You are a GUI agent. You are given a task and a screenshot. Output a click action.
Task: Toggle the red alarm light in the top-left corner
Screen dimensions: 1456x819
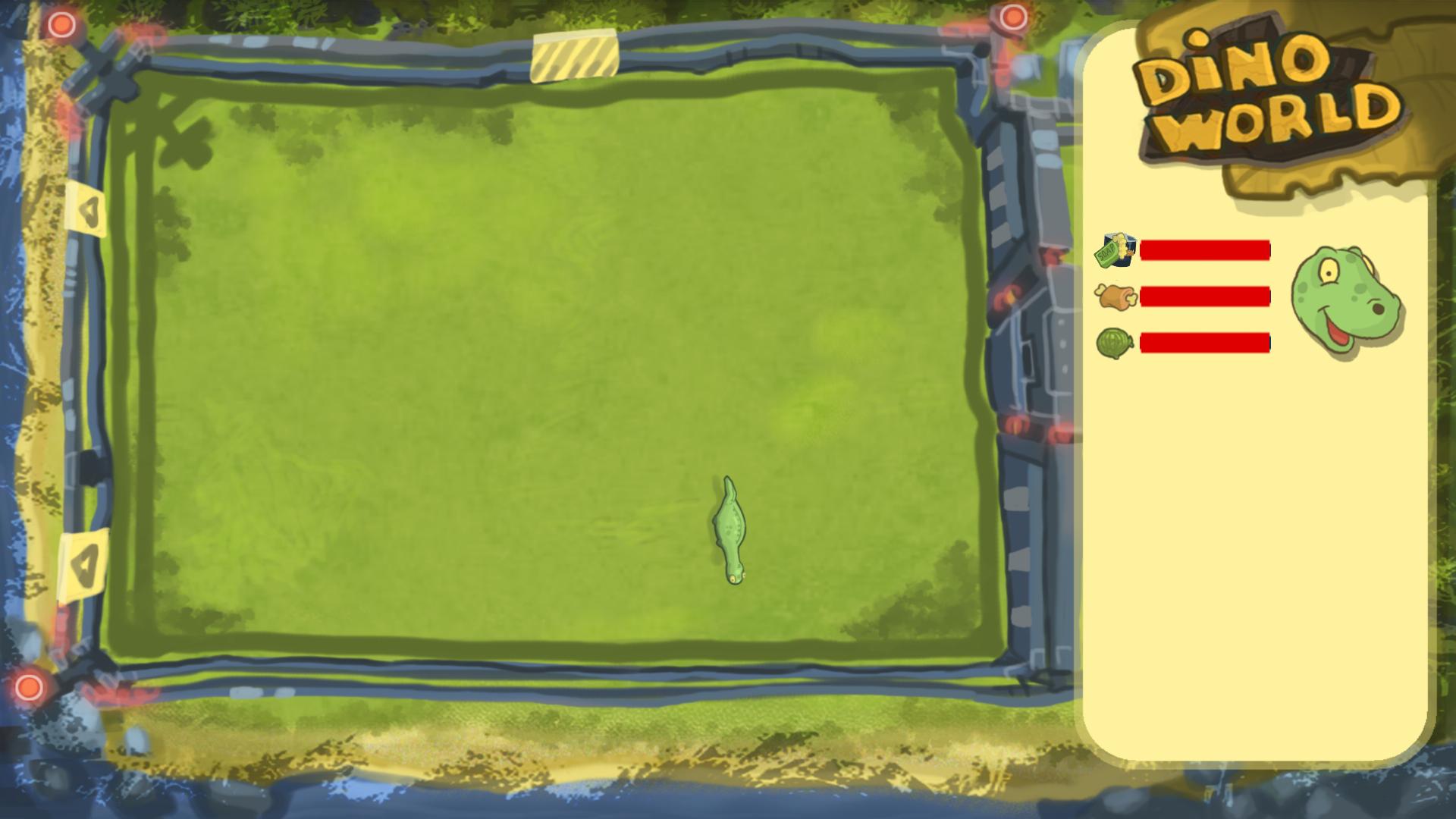[x=61, y=23]
